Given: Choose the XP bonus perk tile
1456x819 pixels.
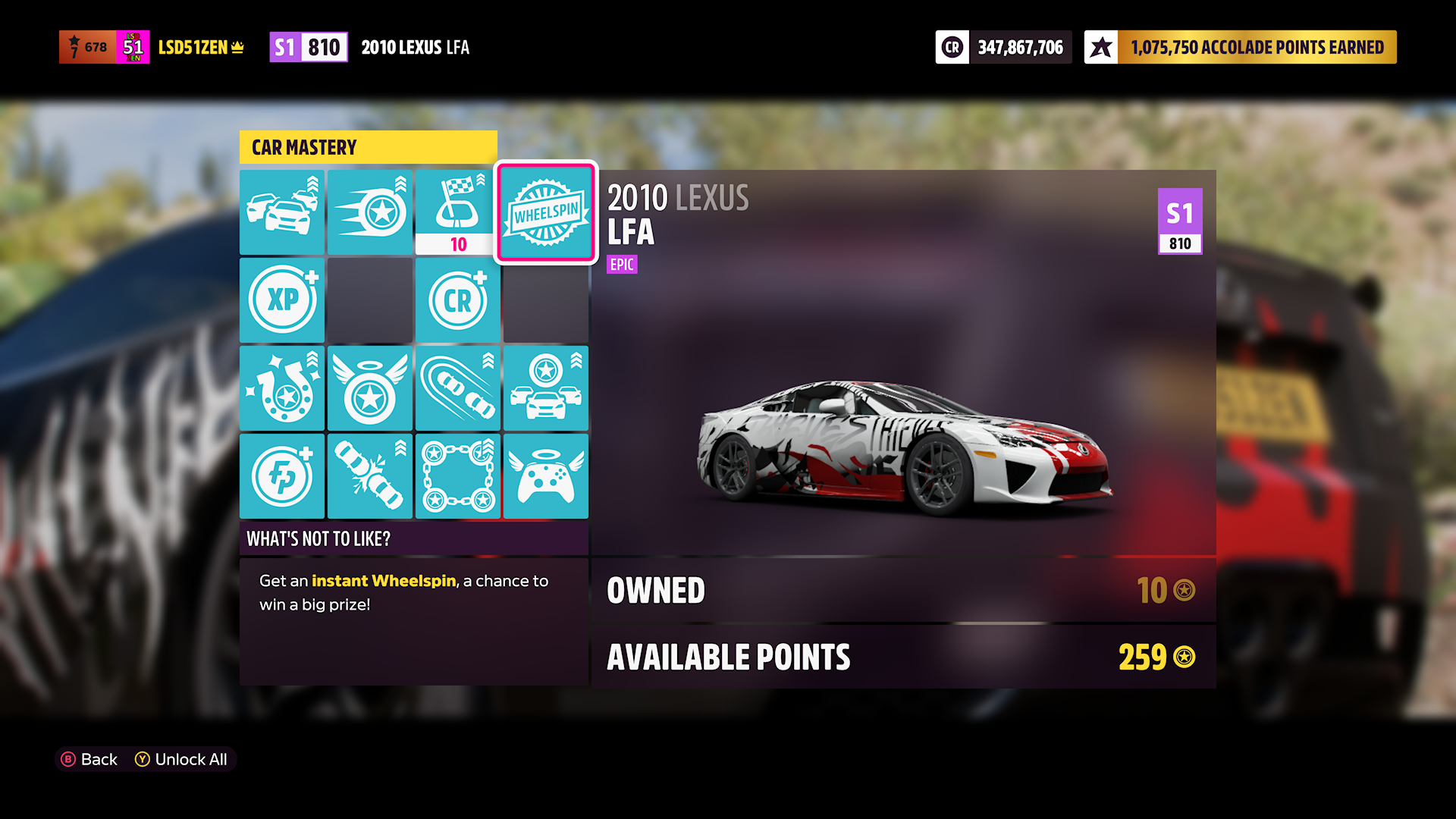Looking at the screenshot, I should click(282, 300).
